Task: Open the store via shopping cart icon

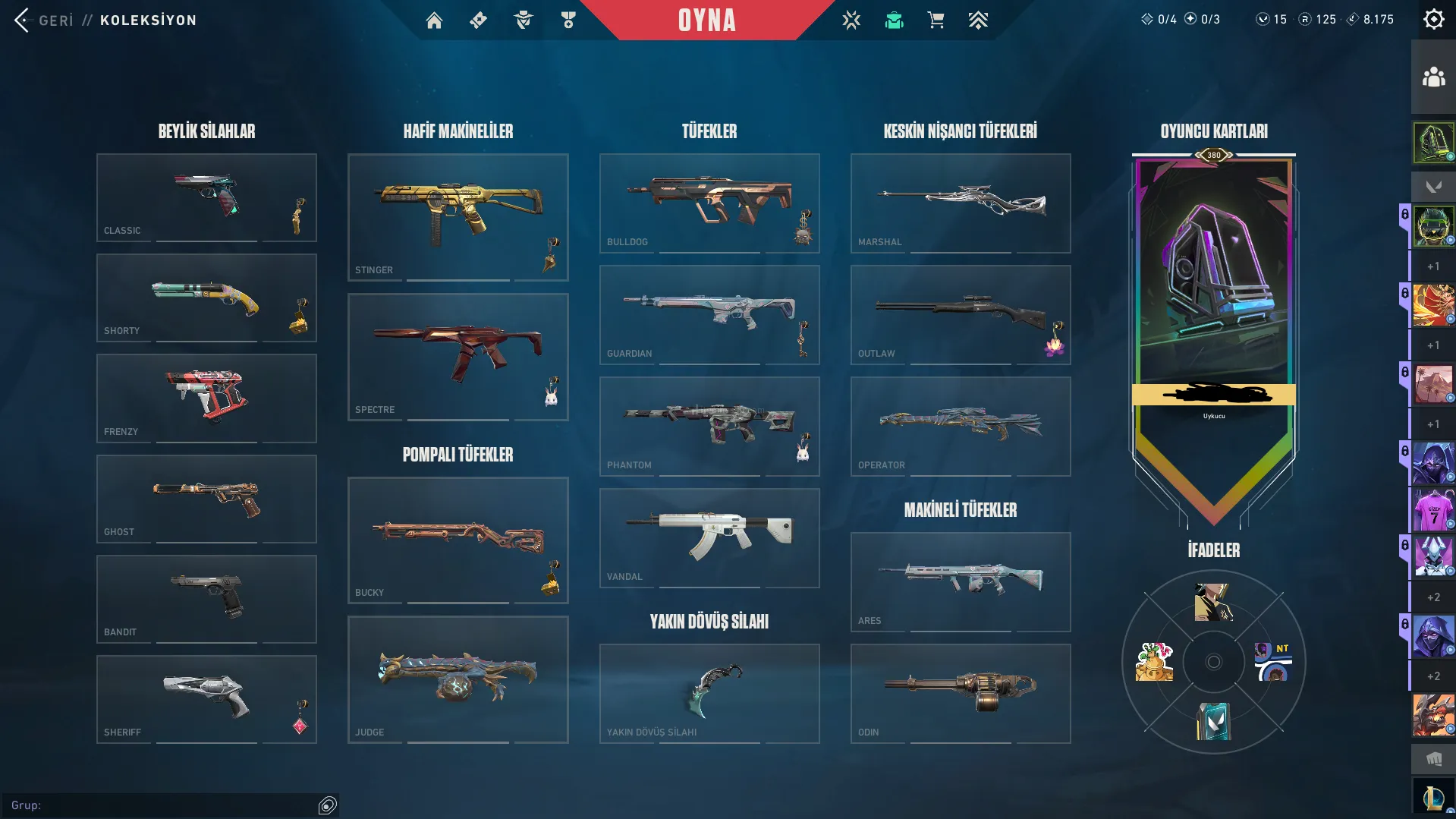Action: (936, 20)
